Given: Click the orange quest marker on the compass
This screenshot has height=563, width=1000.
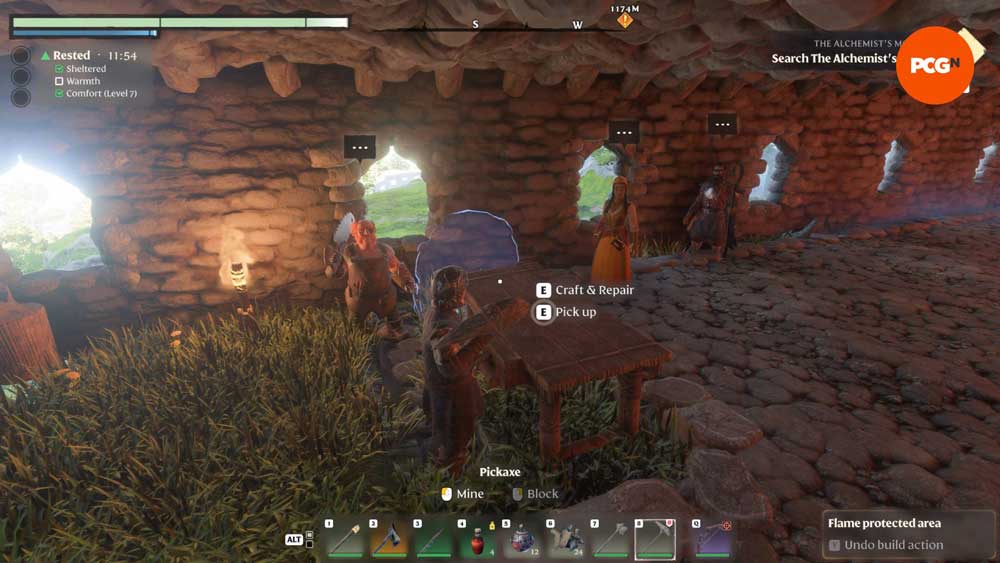Looking at the screenshot, I should click(625, 20).
